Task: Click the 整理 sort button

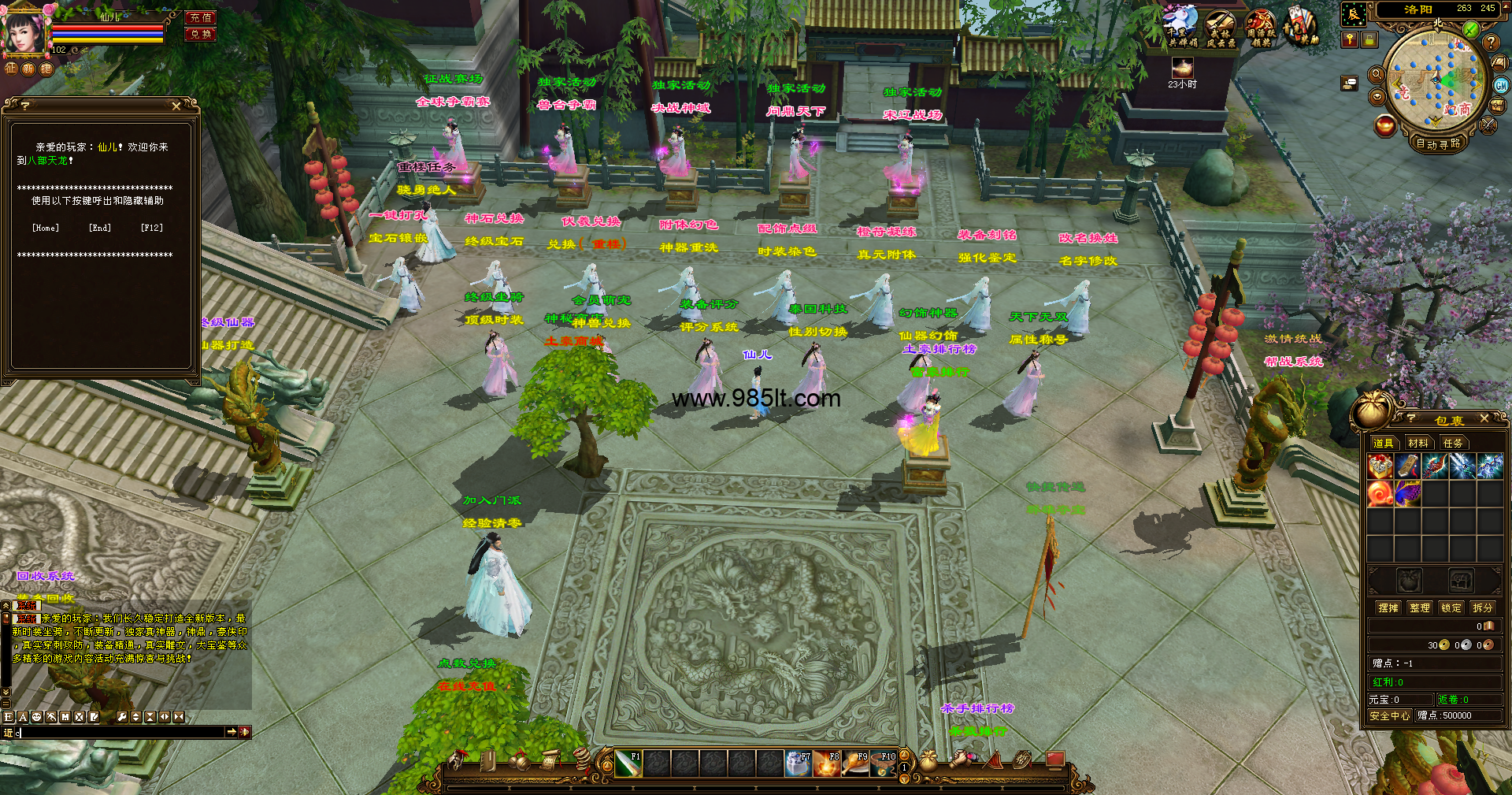Action: 1420,607
